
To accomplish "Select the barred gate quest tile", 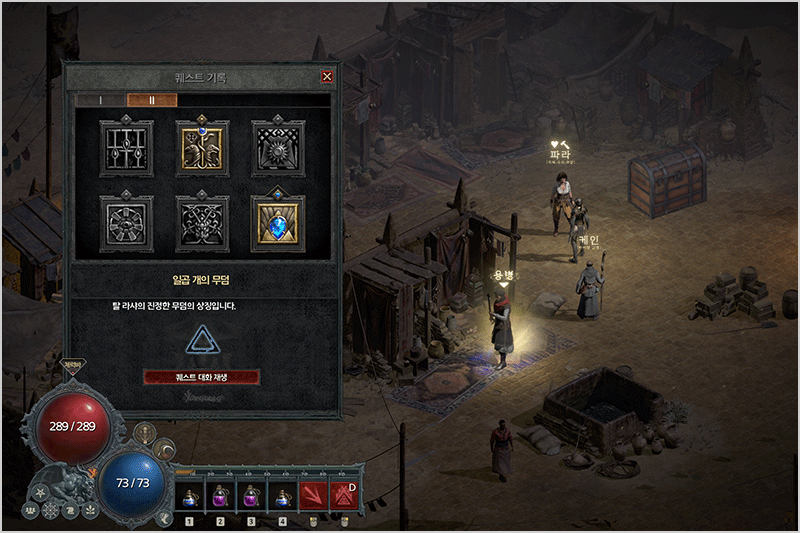I will click(x=127, y=149).
